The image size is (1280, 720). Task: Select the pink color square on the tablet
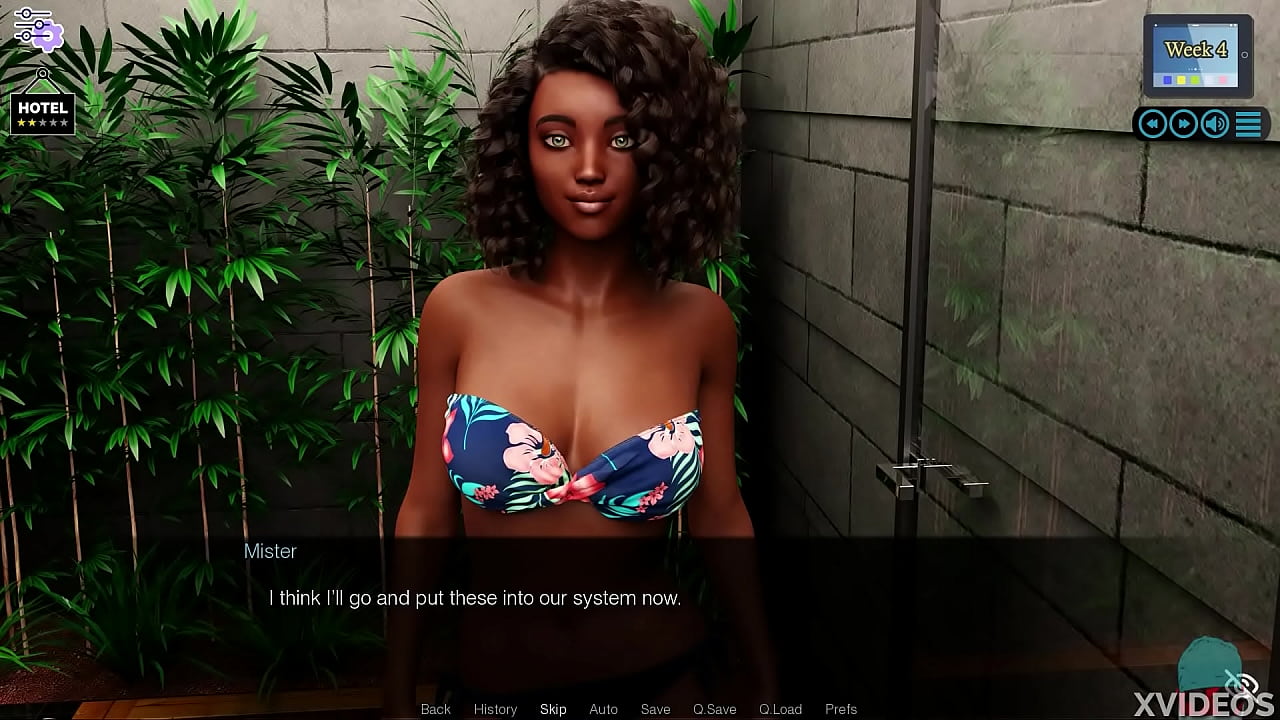click(1222, 80)
